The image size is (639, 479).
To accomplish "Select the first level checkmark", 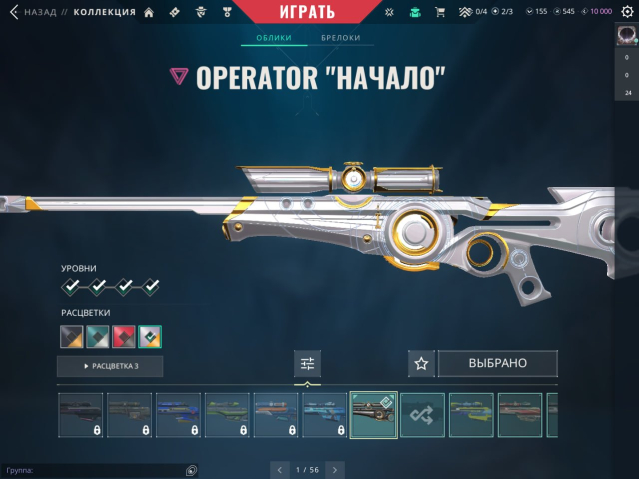I will coord(72,287).
